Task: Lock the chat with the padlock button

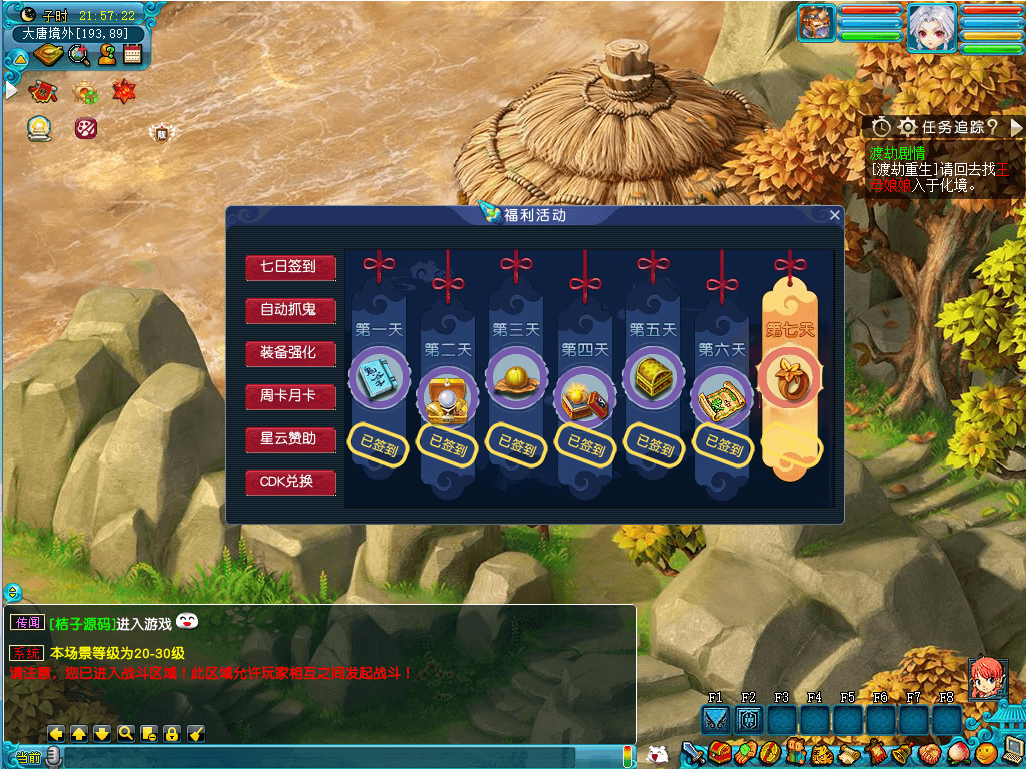Action: click(x=172, y=733)
